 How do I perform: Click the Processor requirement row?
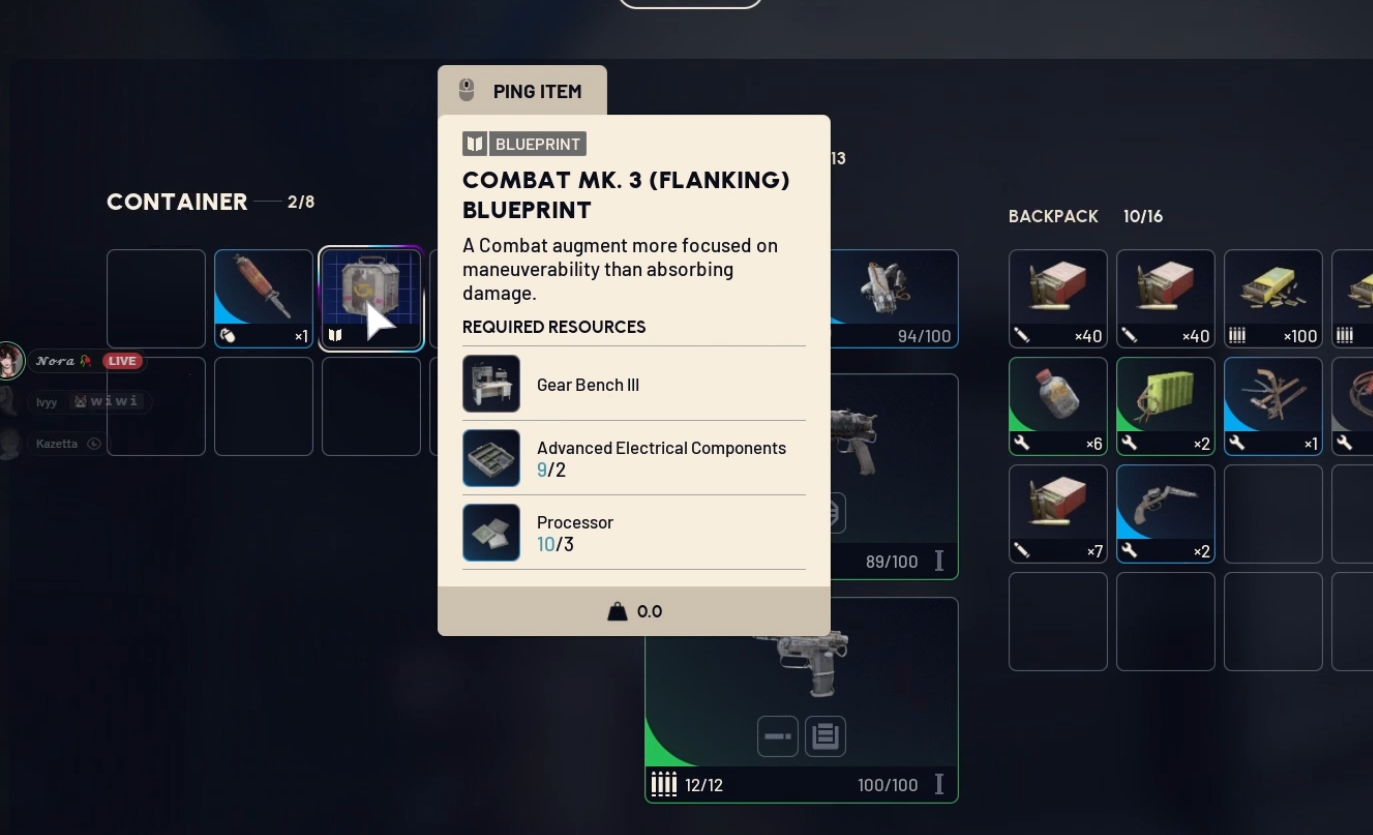pos(633,532)
